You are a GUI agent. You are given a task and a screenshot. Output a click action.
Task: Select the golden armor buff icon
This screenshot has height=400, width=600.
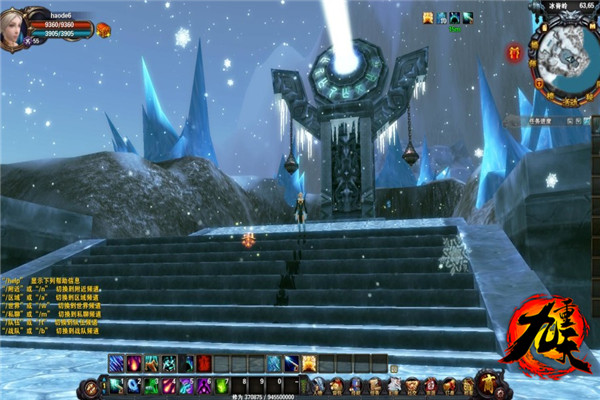[x=428, y=18]
